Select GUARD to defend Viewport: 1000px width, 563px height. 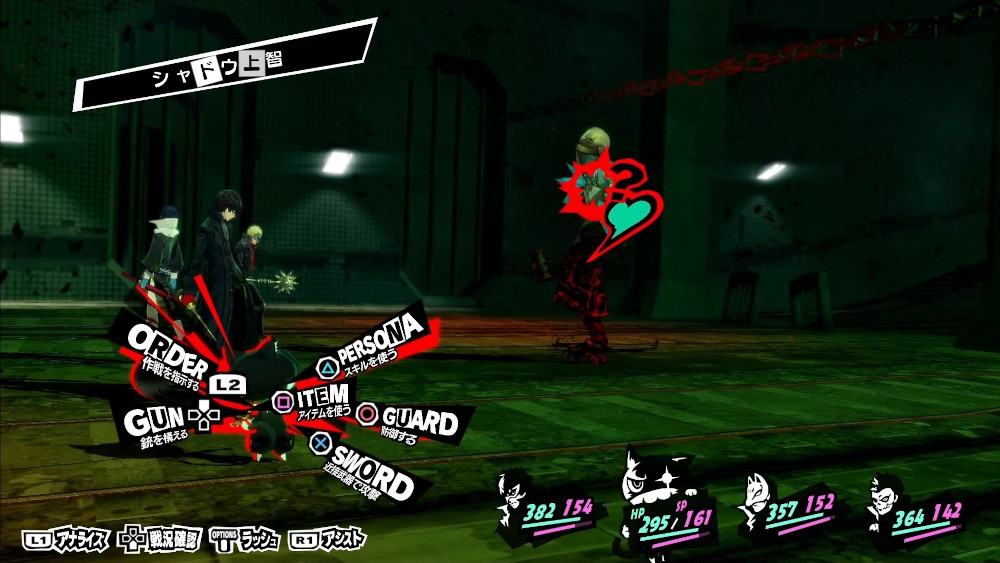click(x=408, y=419)
